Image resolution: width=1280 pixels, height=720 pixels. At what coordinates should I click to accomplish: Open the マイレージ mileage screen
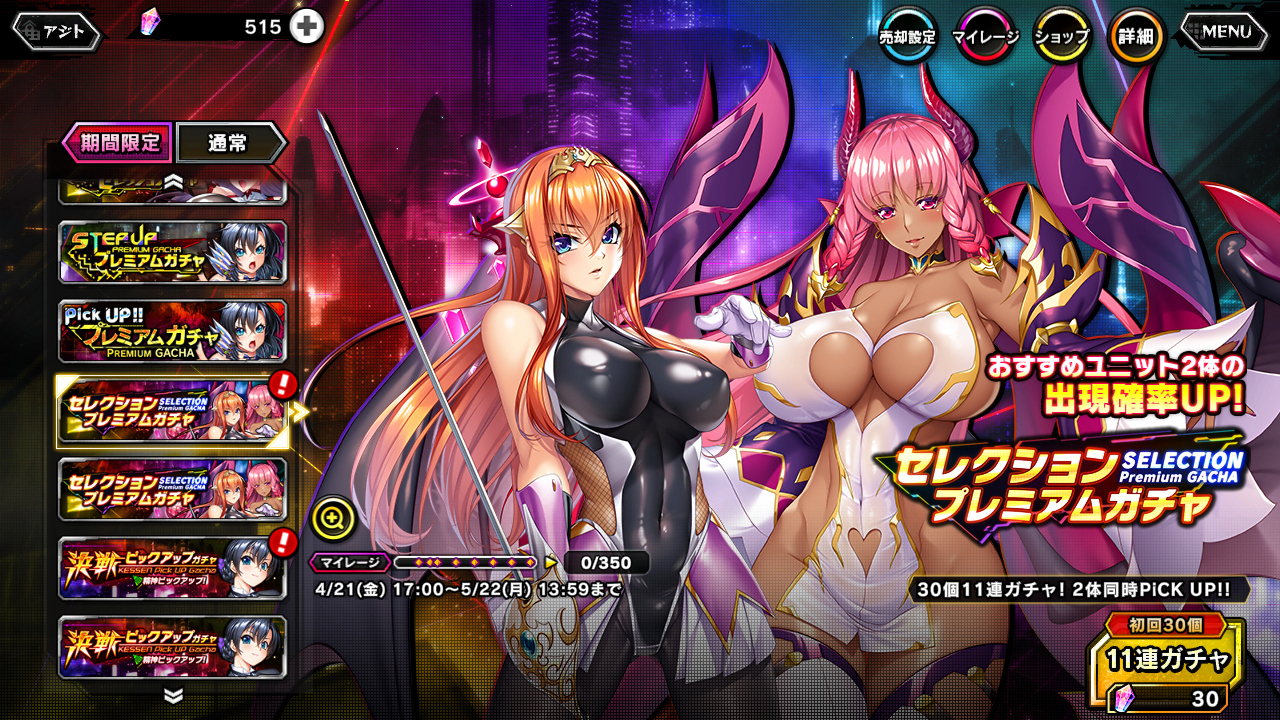(x=985, y=37)
